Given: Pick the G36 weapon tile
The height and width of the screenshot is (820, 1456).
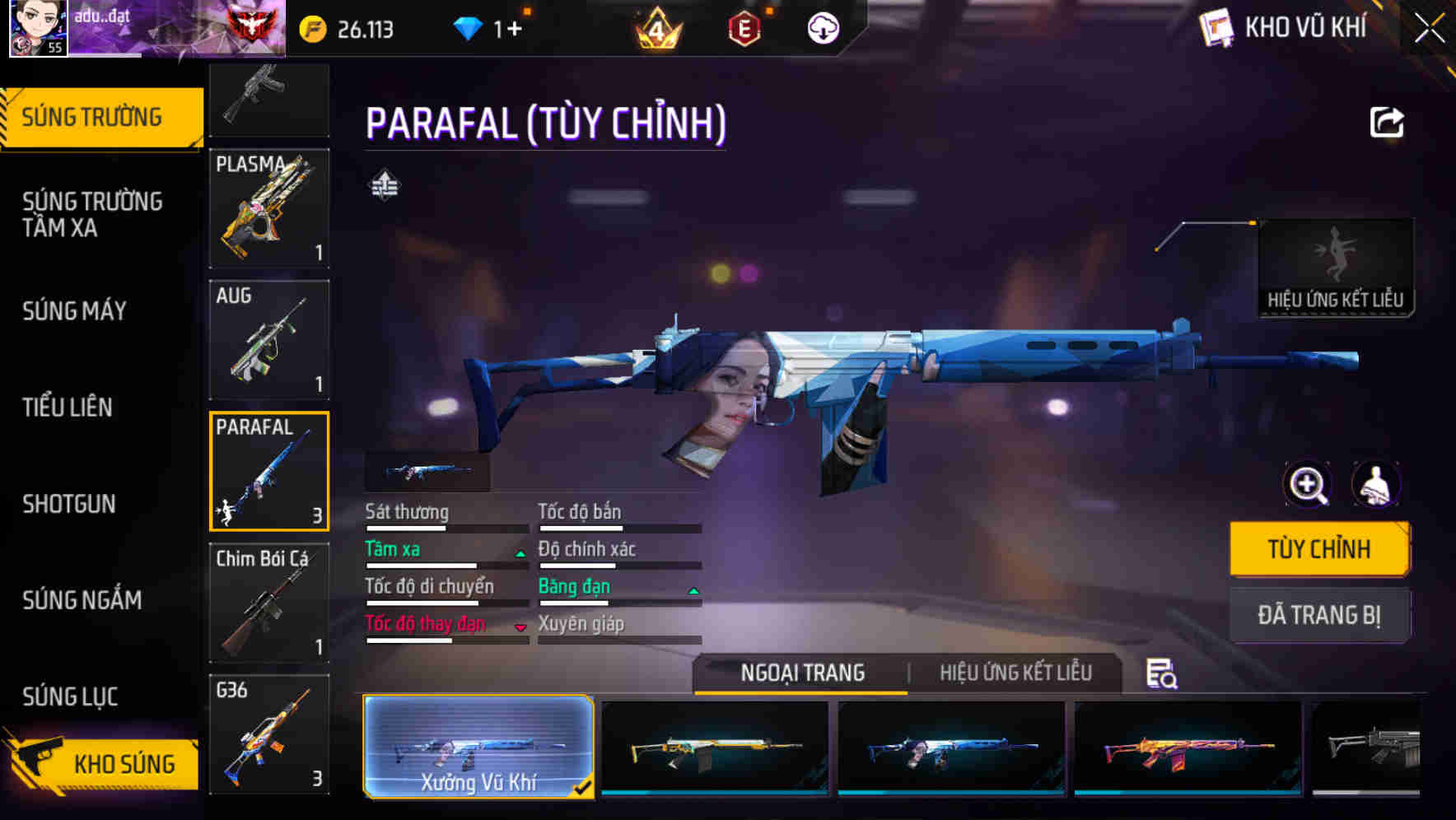Looking at the screenshot, I should tap(269, 734).
